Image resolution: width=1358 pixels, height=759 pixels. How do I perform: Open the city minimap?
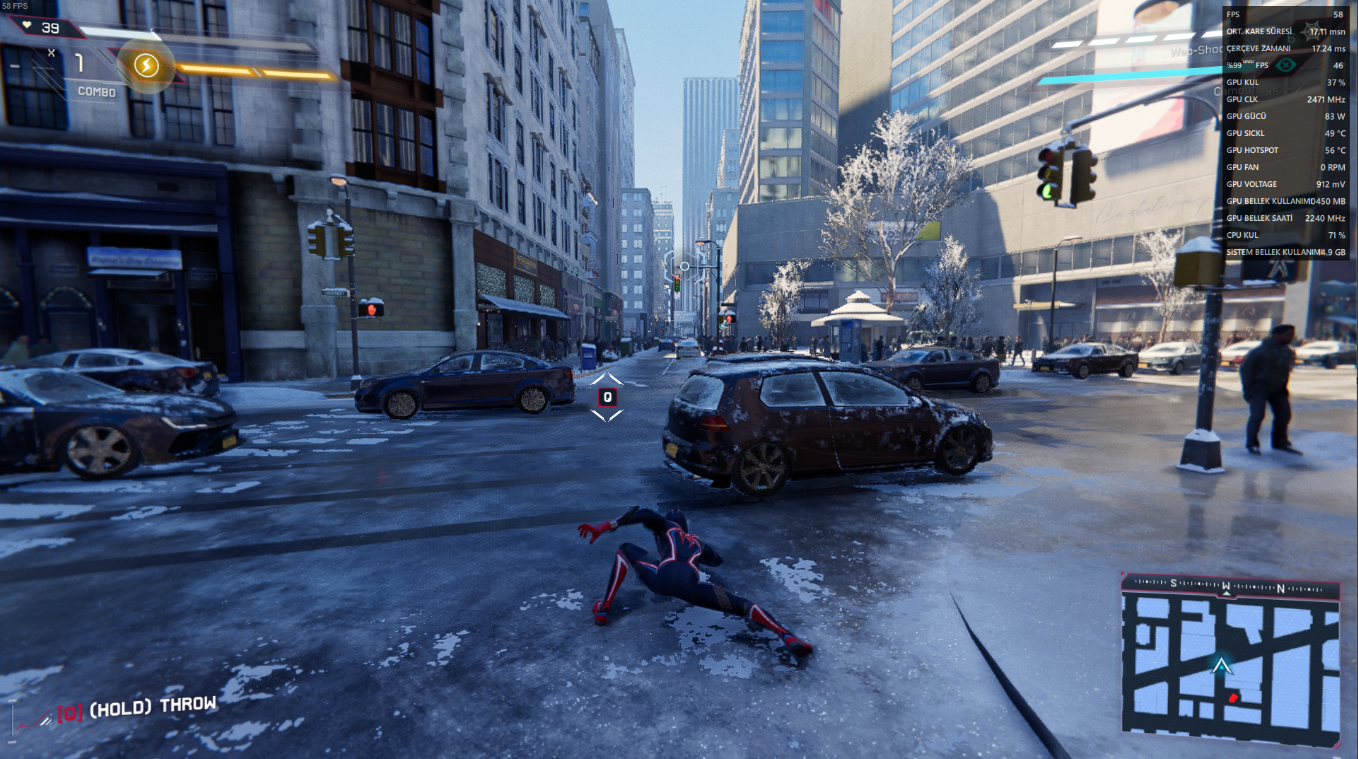point(1229,661)
